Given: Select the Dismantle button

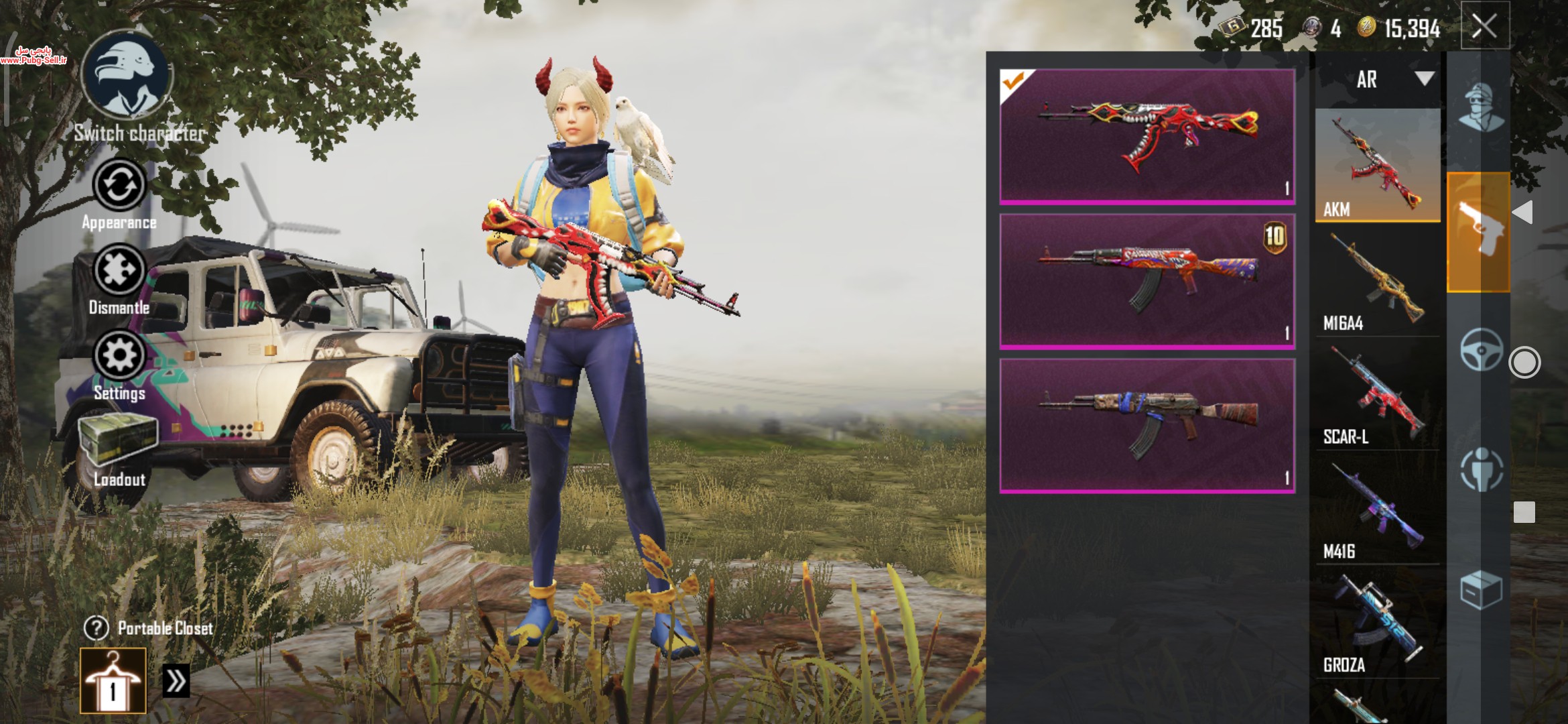Looking at the screenshot, I should [x=119, y=270].
